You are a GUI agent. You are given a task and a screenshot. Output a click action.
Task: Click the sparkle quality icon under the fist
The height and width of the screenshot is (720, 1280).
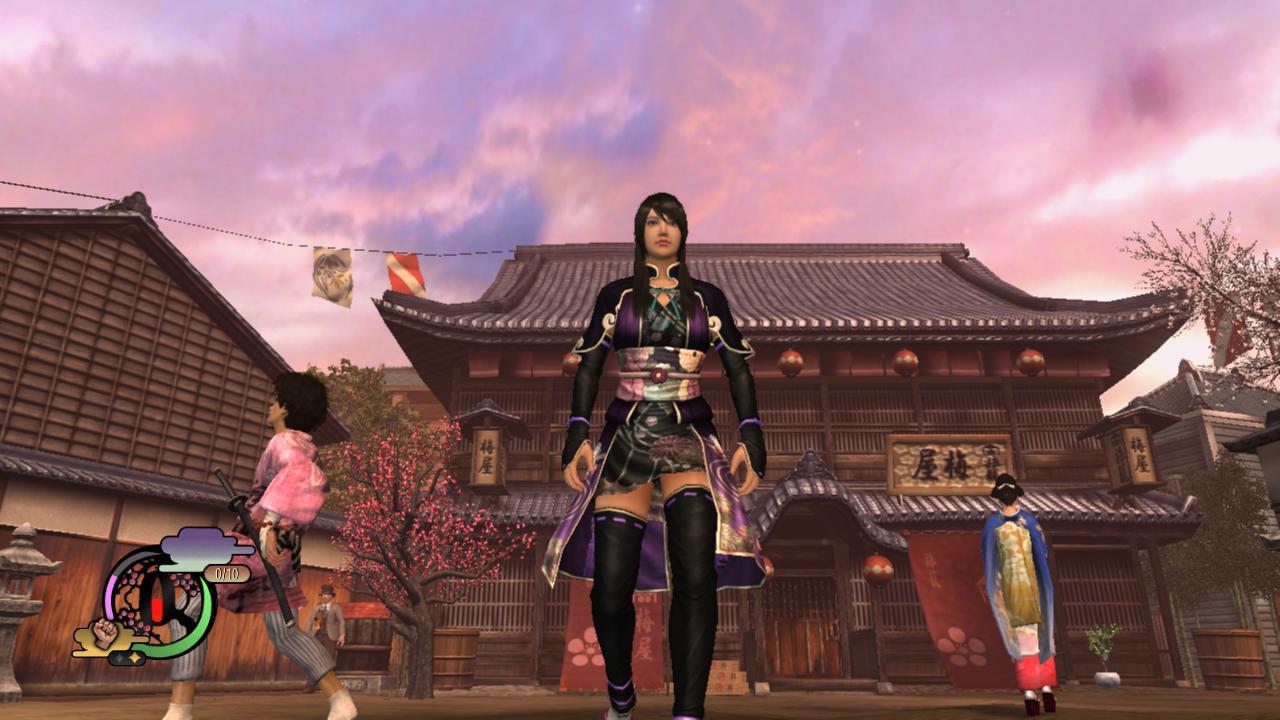pyautogui.click(x=128, y=657)
